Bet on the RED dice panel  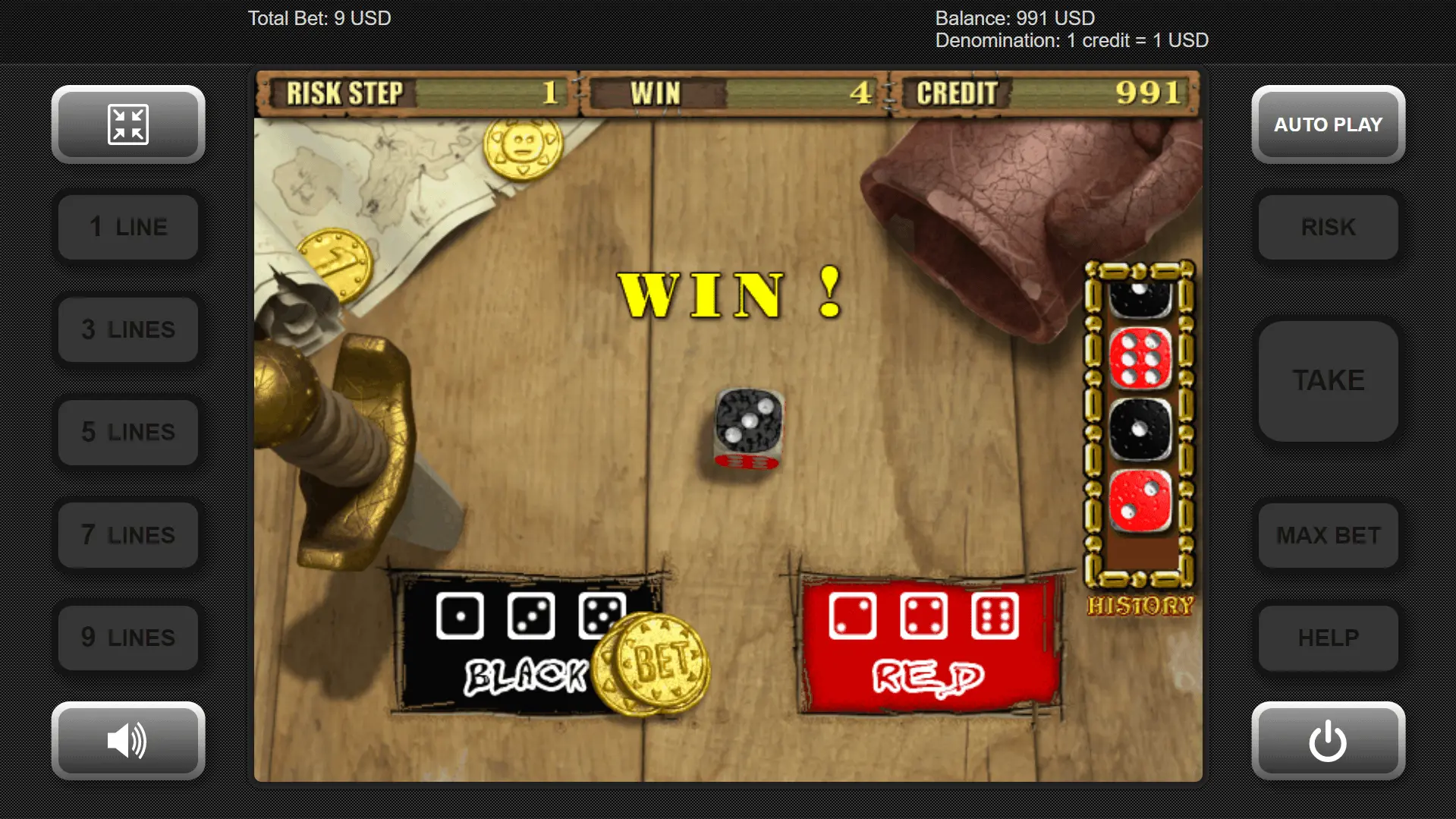pyautogui.click(x=927, y=645)
